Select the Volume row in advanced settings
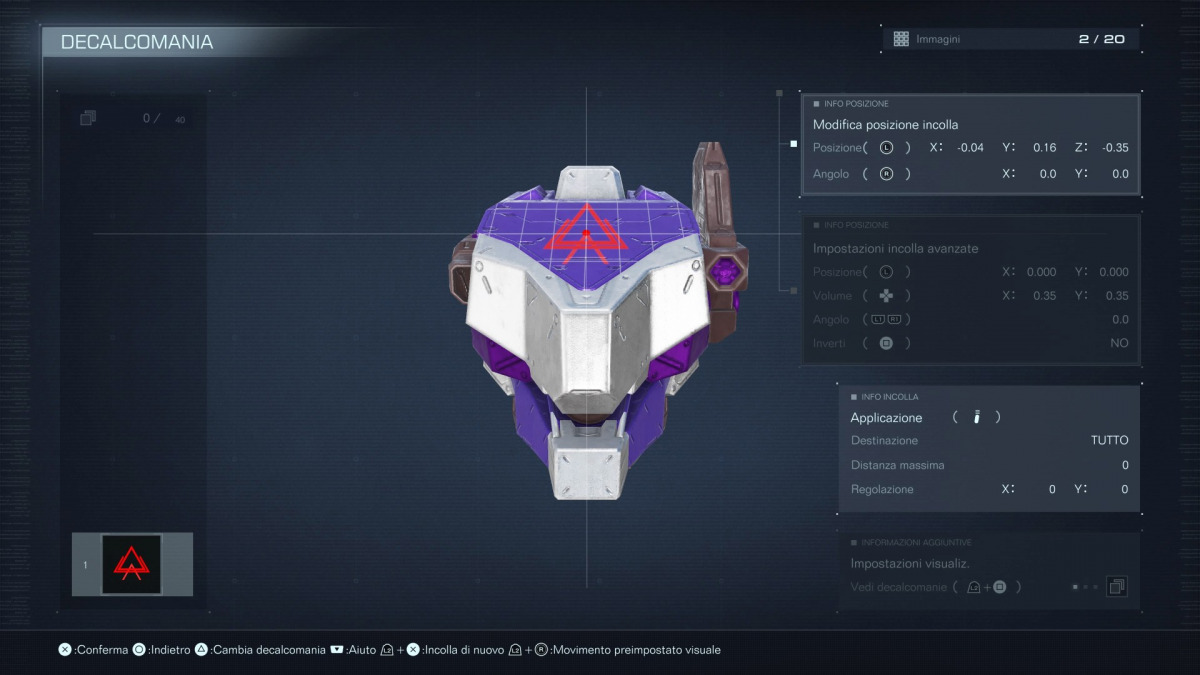Screen dimensions: 1200x675 pos(970,296)
